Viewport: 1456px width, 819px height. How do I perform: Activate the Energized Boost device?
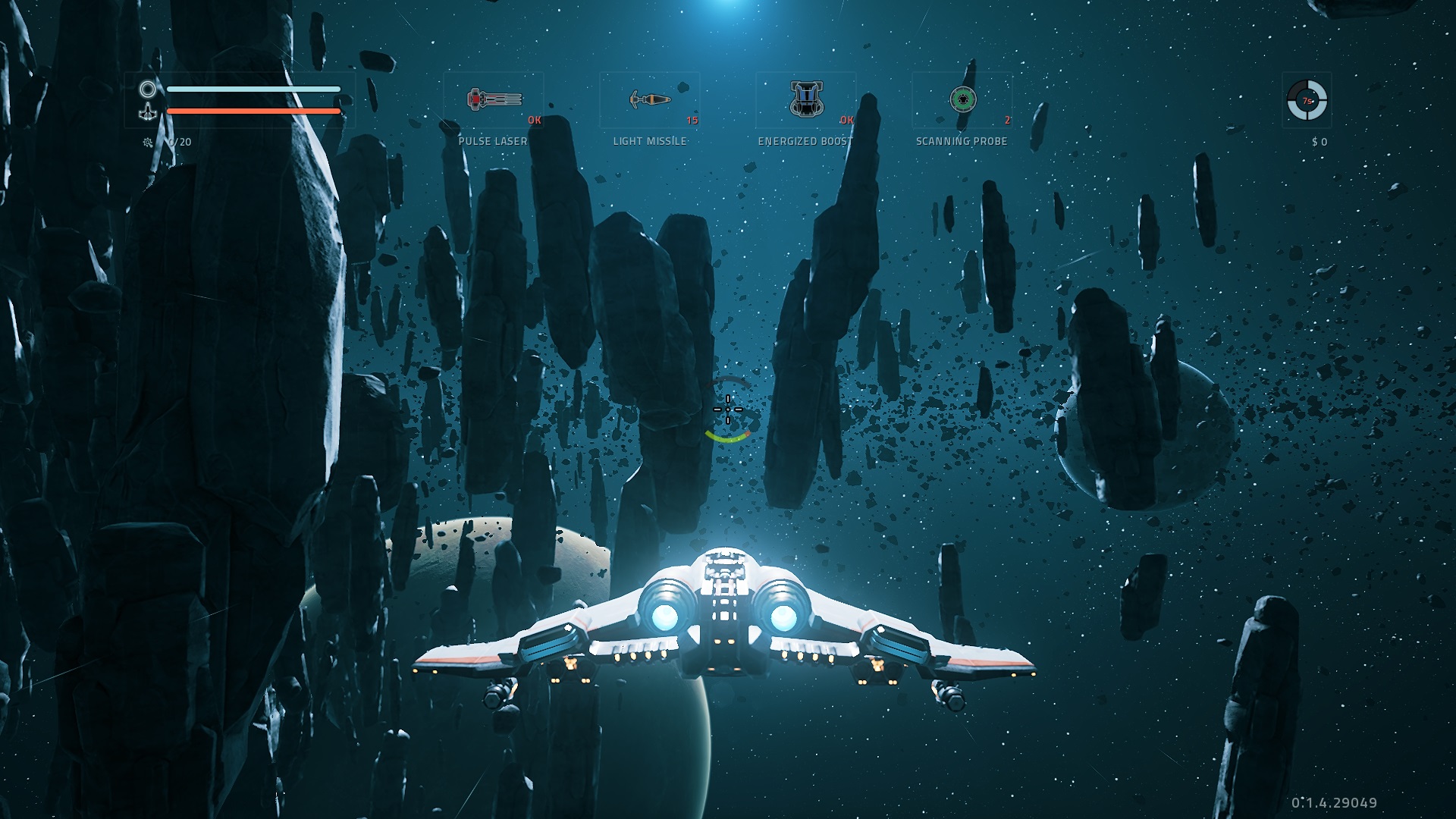[805, 100]
